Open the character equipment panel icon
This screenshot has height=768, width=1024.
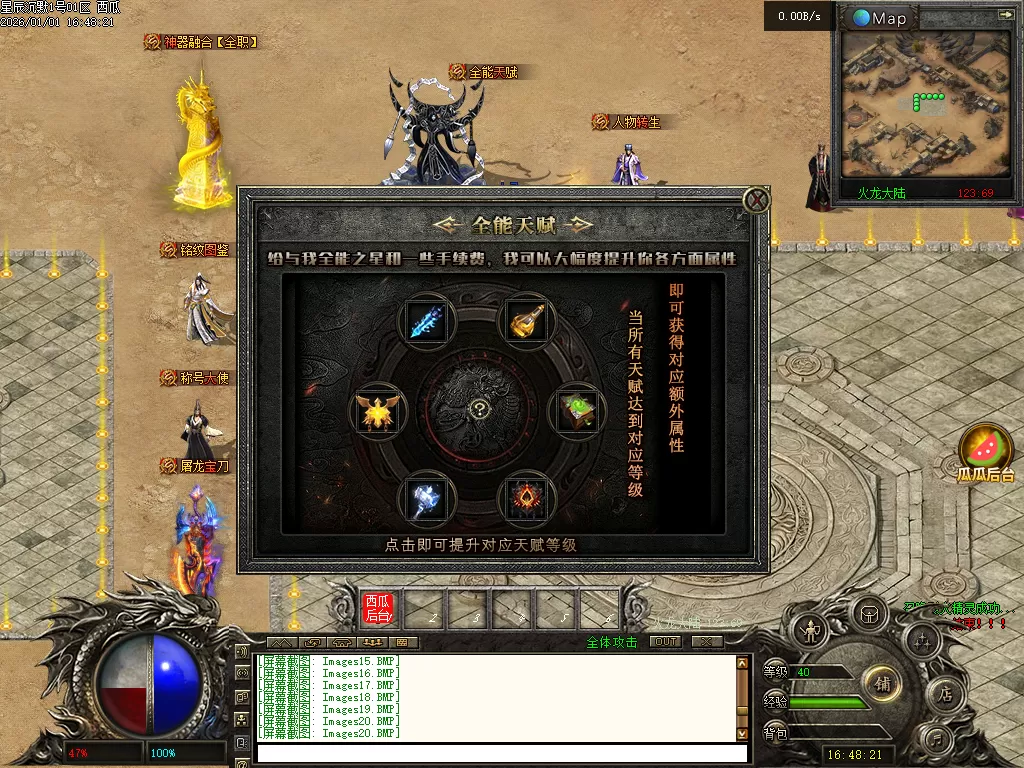[x=810, y=630]
